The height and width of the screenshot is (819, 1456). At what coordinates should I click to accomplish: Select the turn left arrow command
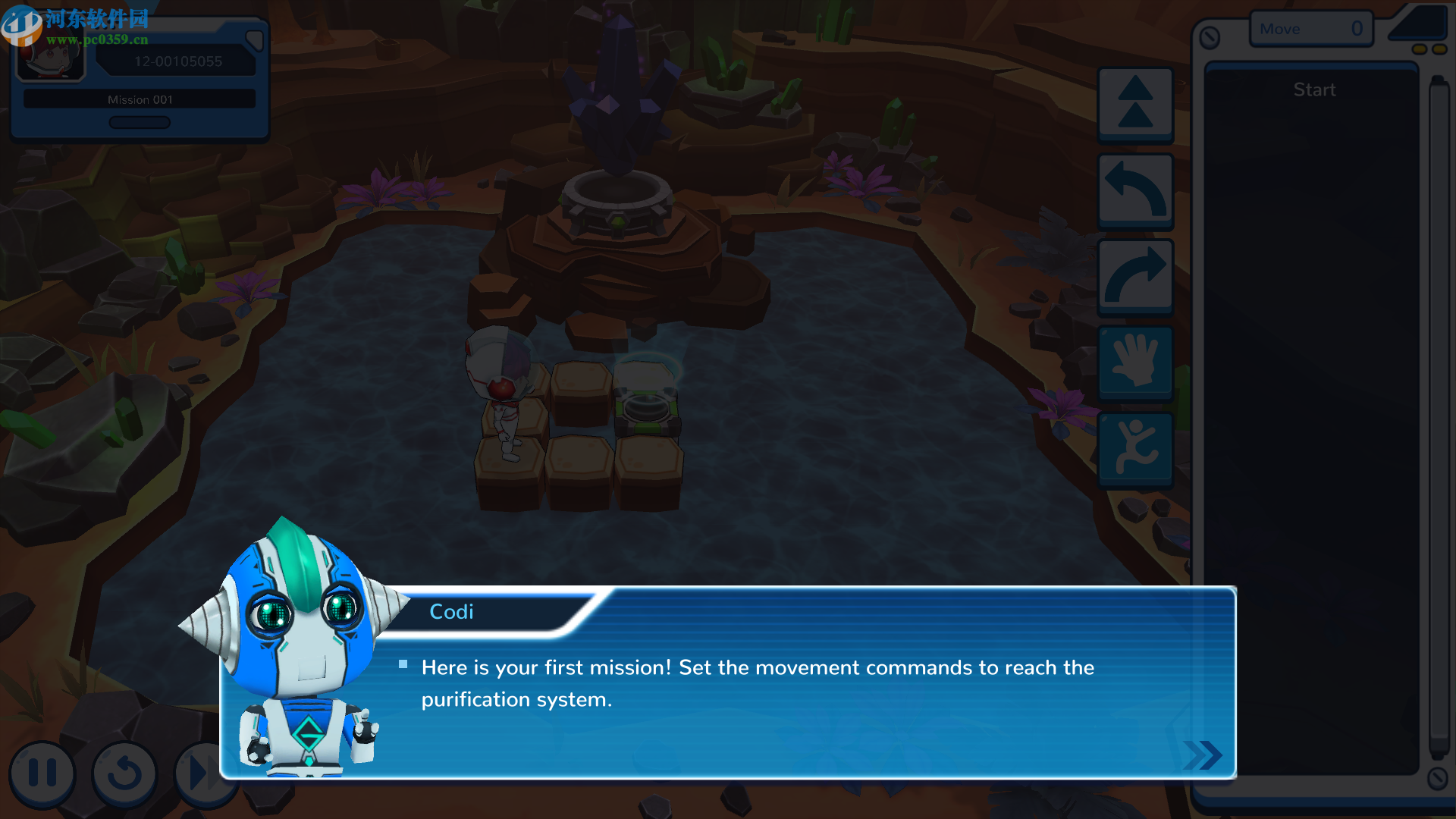[1135, 190]
